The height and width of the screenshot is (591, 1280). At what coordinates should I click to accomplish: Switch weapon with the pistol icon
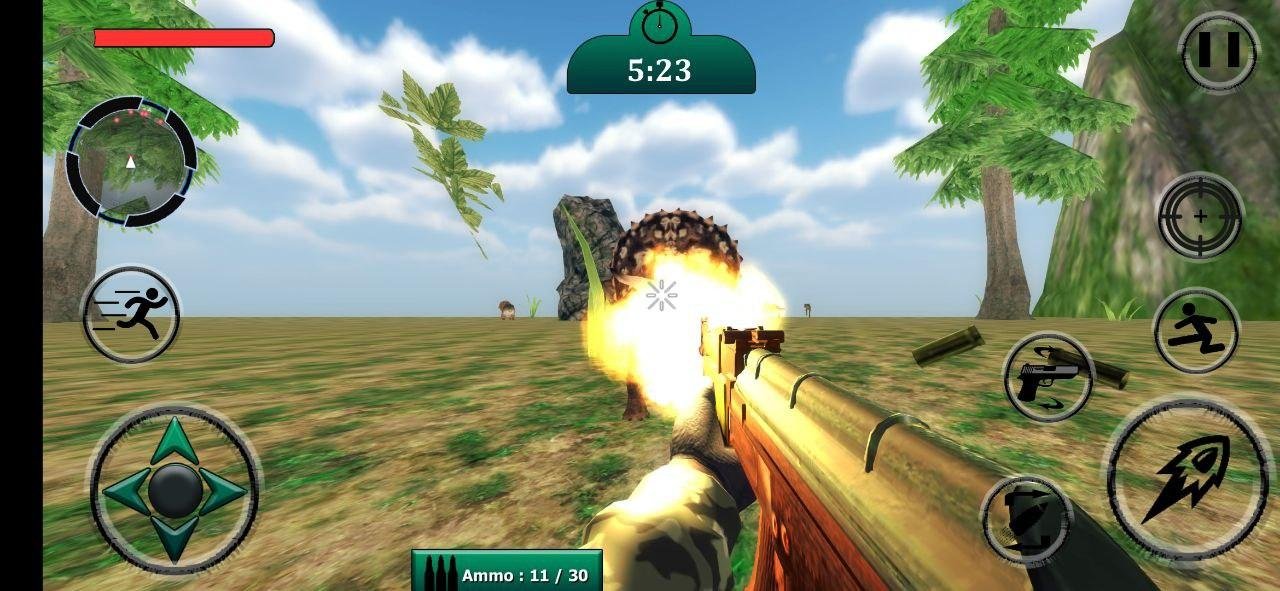coord(1048,378)
